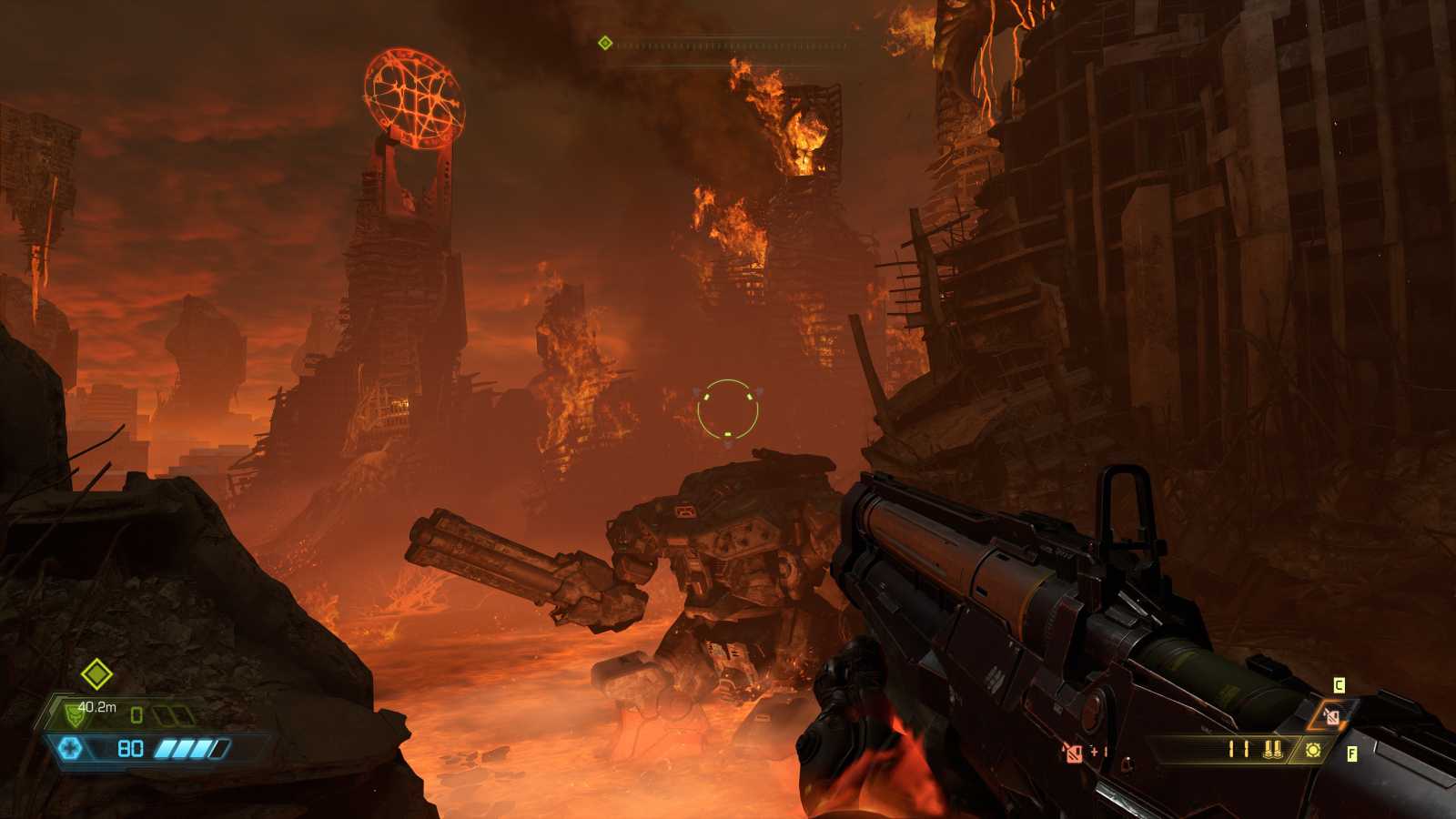This screenshot has height=819, width=1456.
Task: Select the weapon mod sun icon near the ammo counter
Action: click(1313, 750)
